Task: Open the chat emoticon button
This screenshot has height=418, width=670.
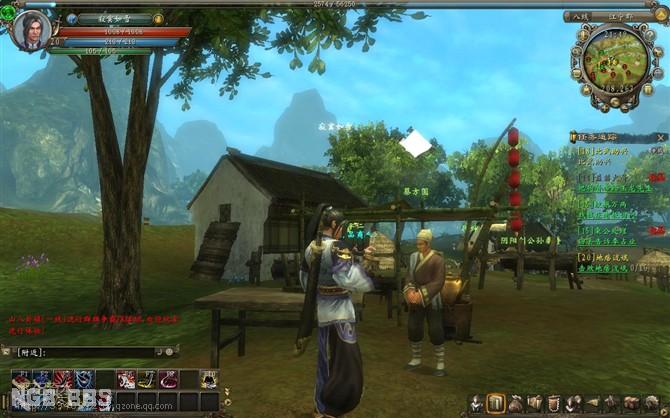Action: click(170, 352)
